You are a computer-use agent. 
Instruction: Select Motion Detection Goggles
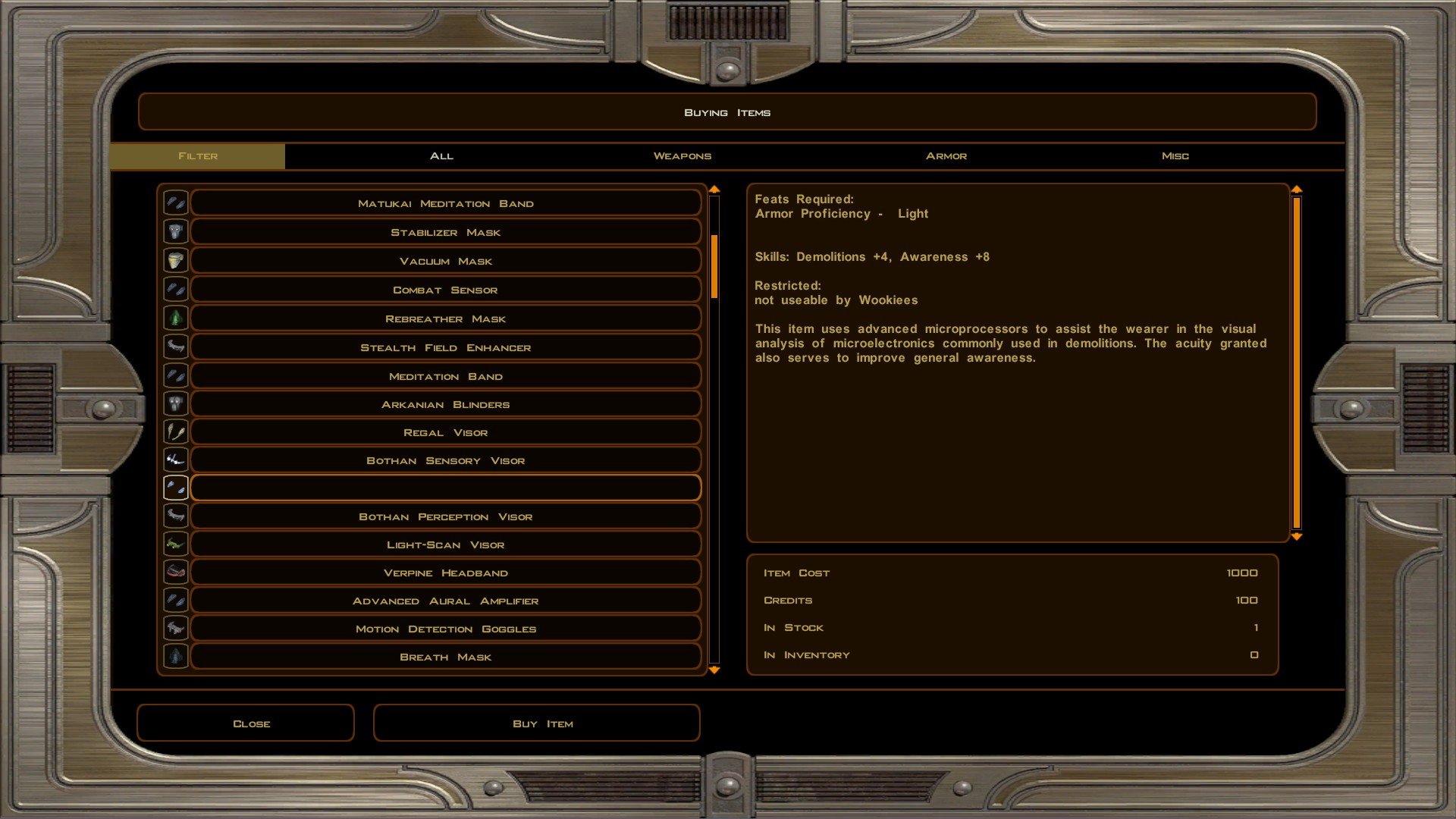pos(445,629)
